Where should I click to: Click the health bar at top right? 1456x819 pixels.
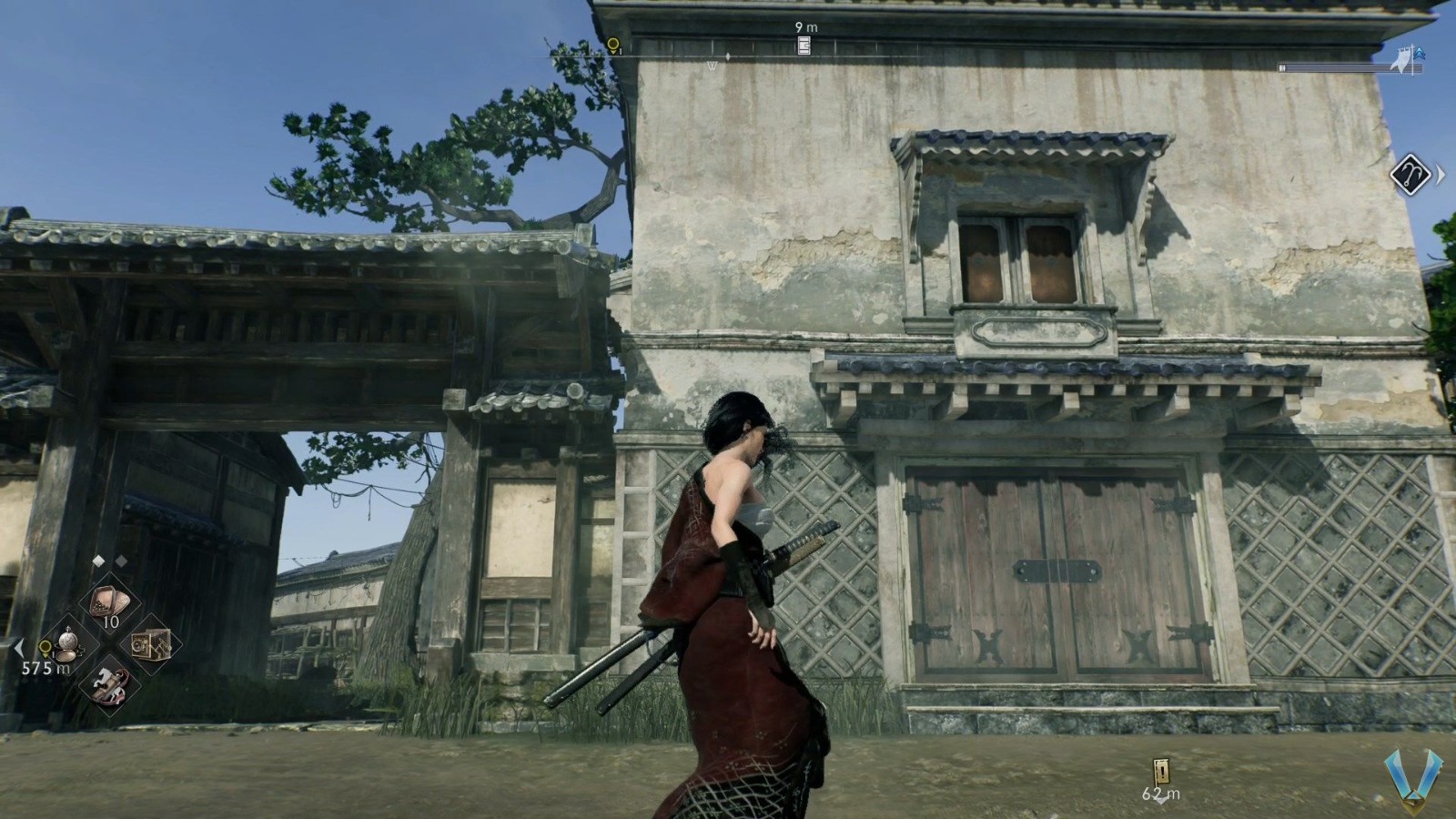1350,67
